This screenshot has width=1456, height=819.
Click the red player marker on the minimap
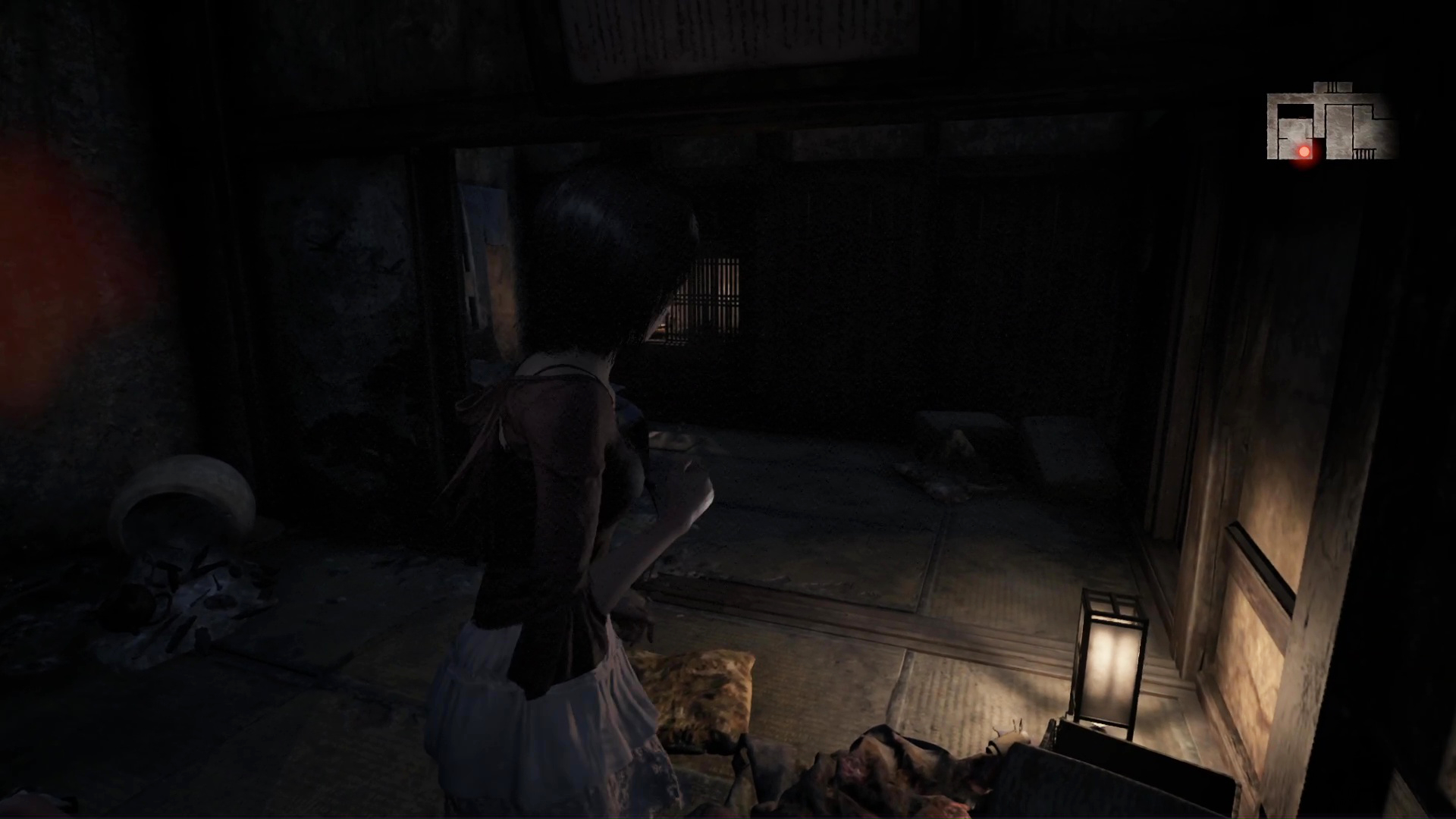click(1304, 152)
